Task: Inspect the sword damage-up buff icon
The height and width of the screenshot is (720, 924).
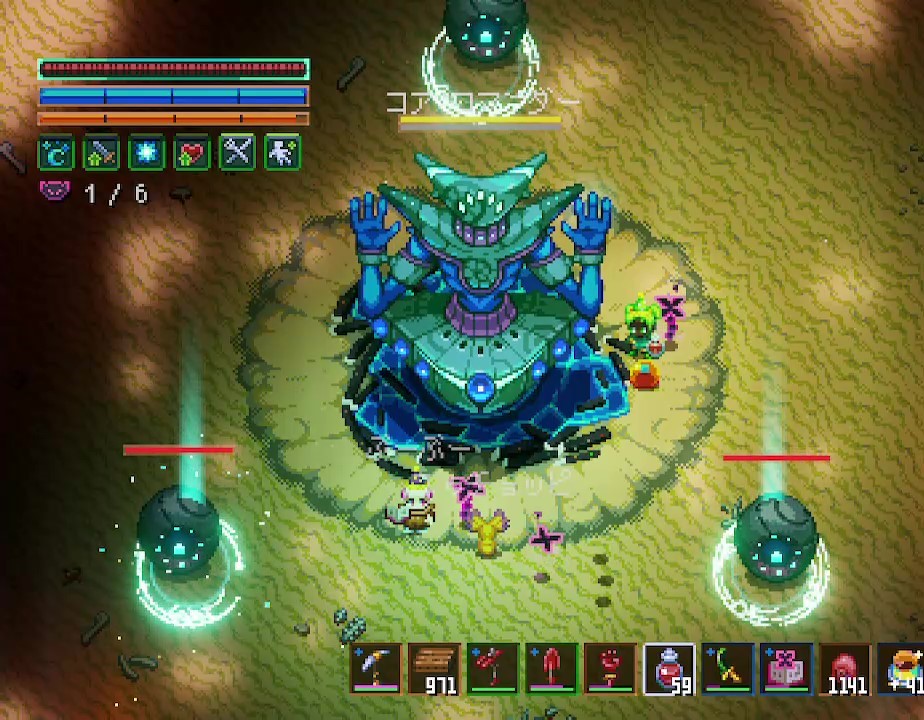Action: pos(102,153)
